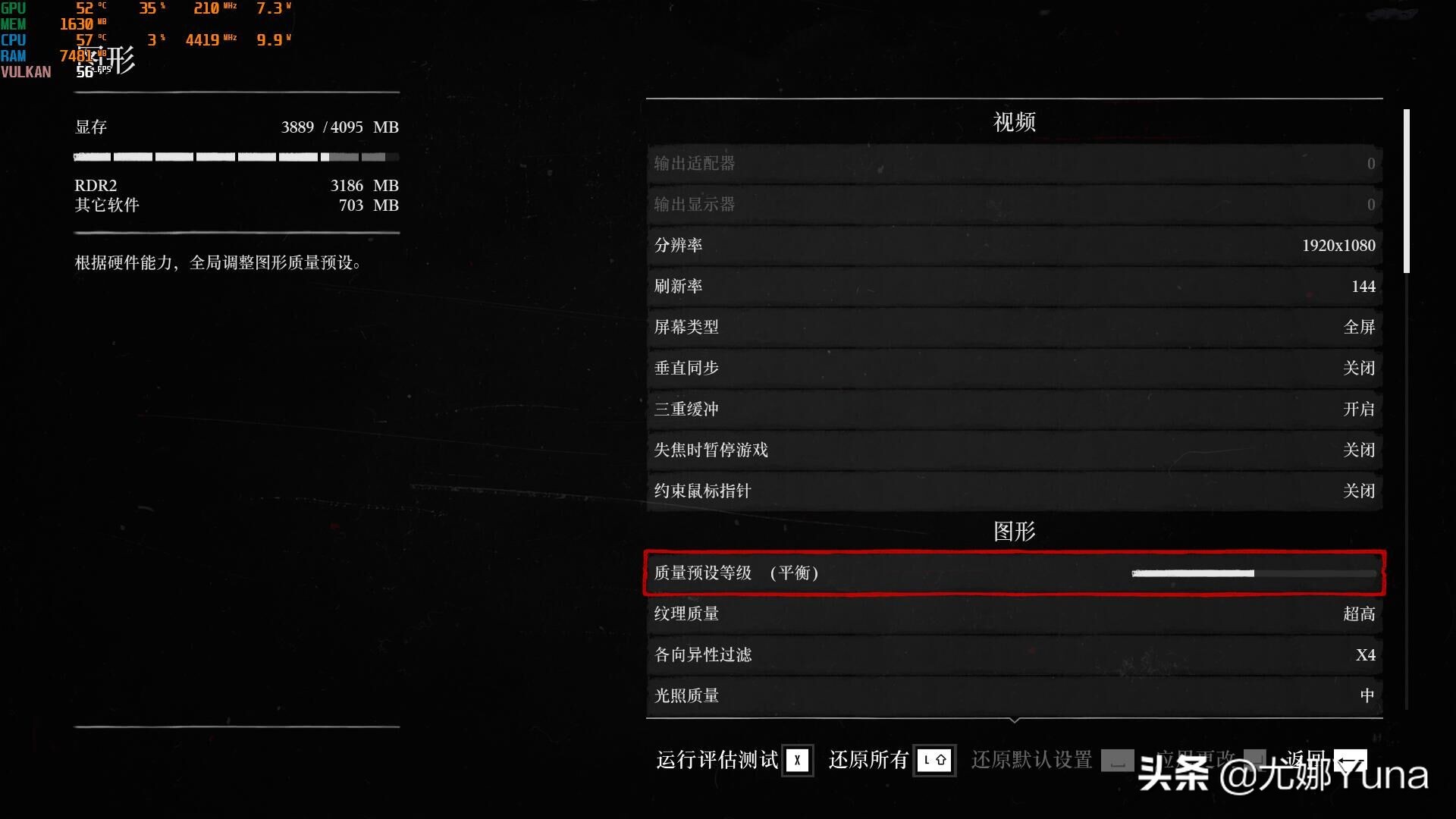The image size is (1456, 819).
Task: Turn on 约束鼠标指针
Action: pyautogui.click(x=1014, y=491)
